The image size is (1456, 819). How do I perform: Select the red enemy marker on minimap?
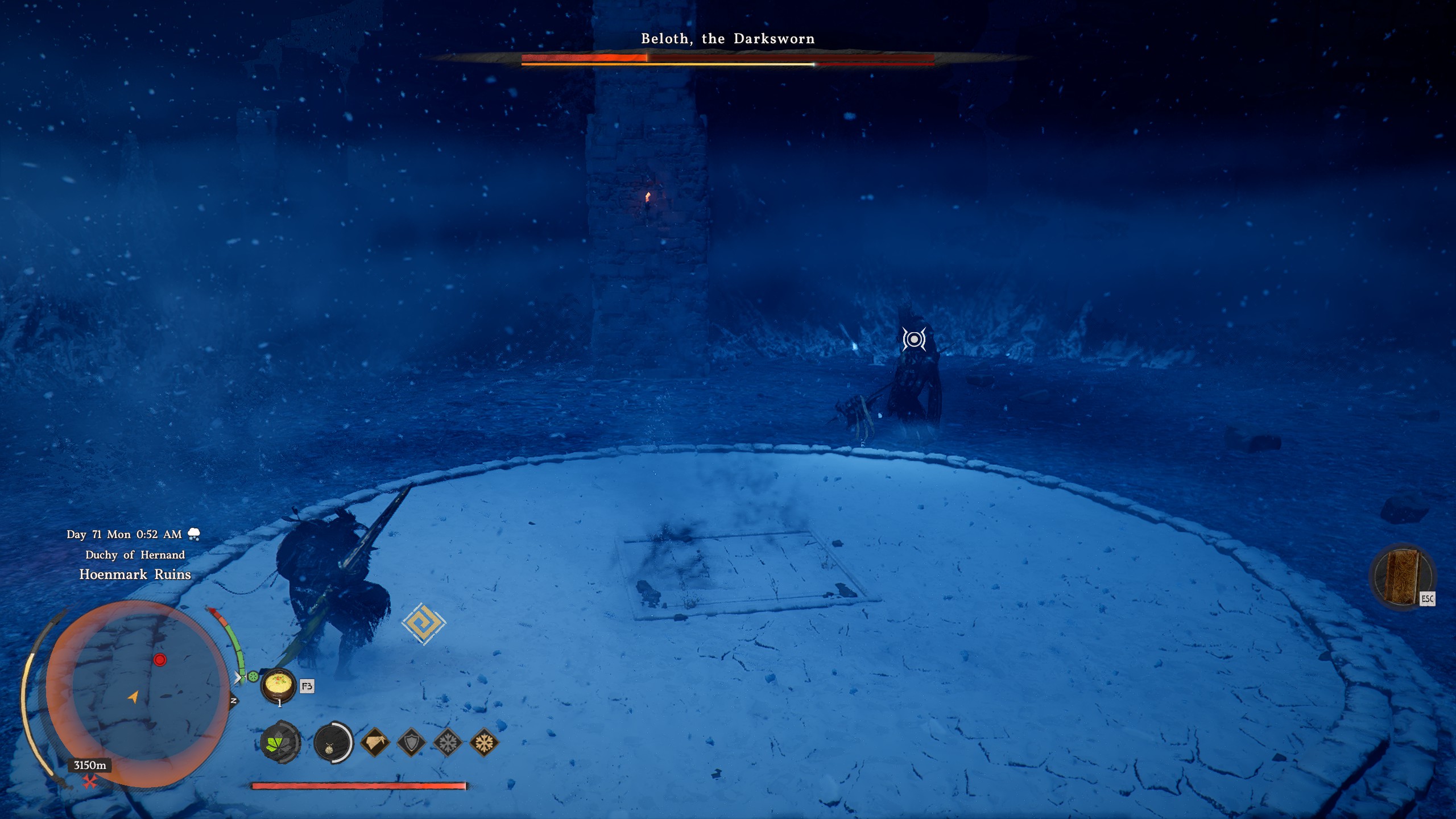click(160, 660)
